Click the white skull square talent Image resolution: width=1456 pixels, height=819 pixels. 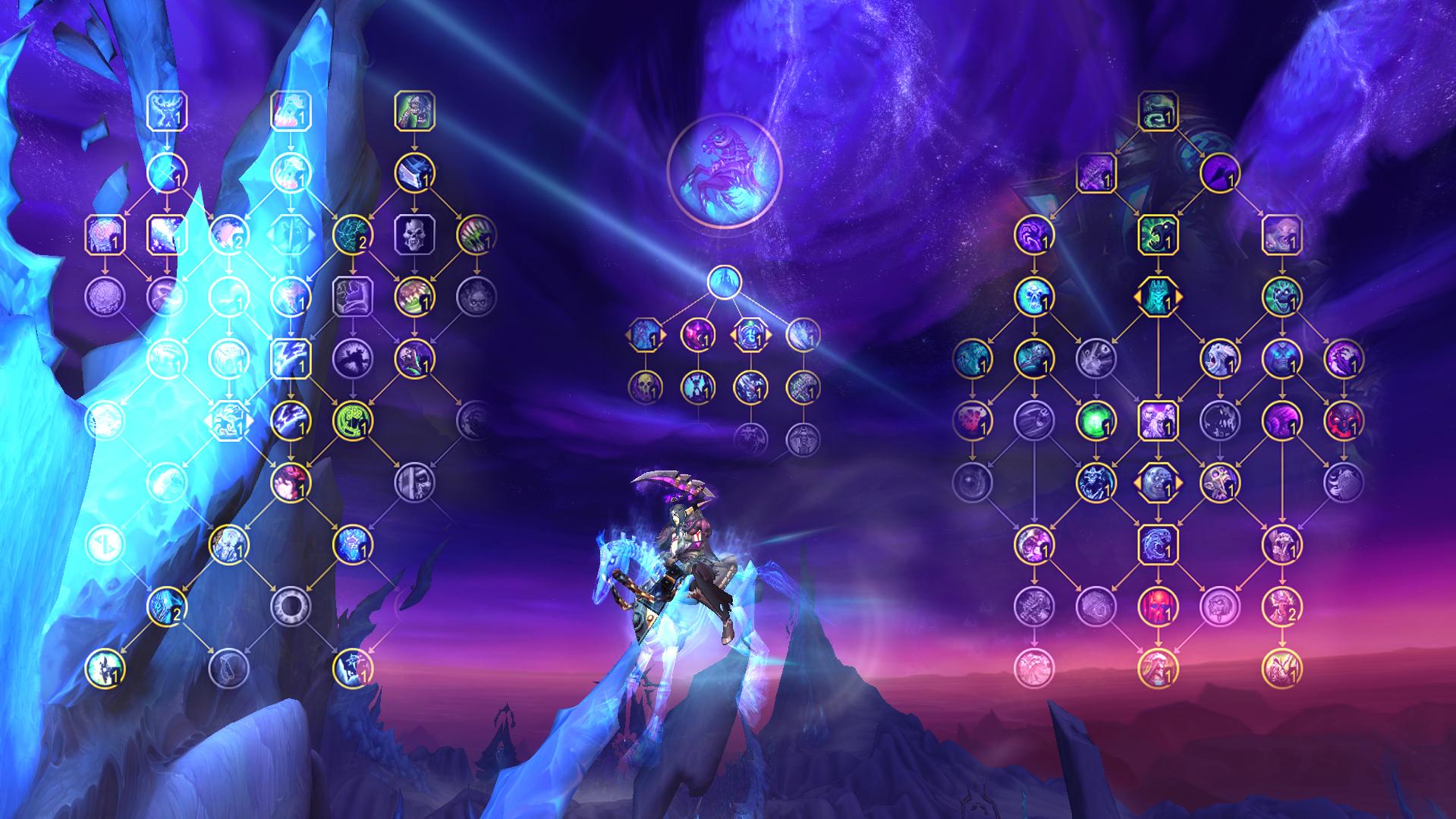[x=414, y=235]
